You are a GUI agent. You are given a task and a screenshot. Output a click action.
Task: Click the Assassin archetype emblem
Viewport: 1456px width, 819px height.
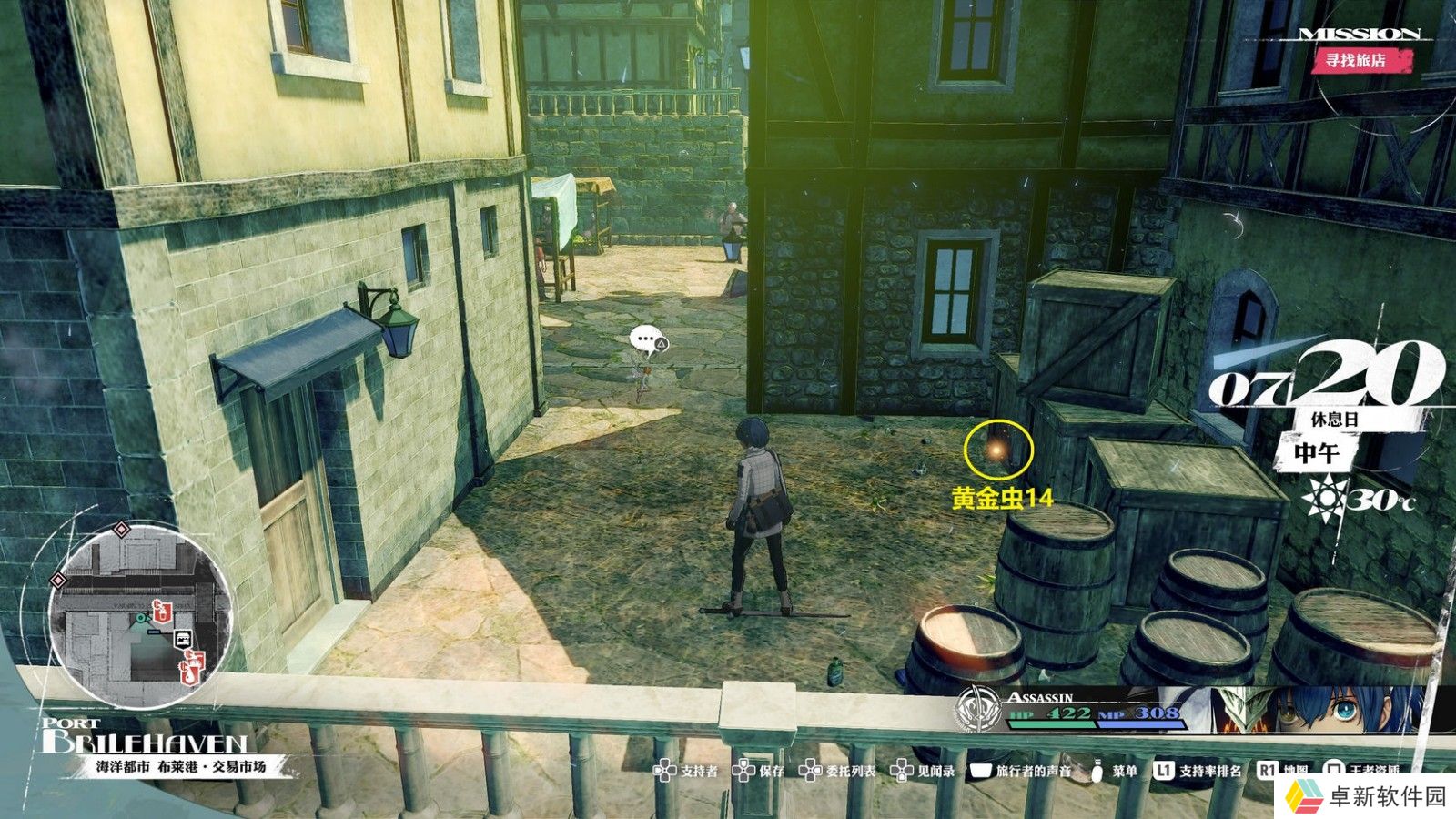(x=977, y=712)
